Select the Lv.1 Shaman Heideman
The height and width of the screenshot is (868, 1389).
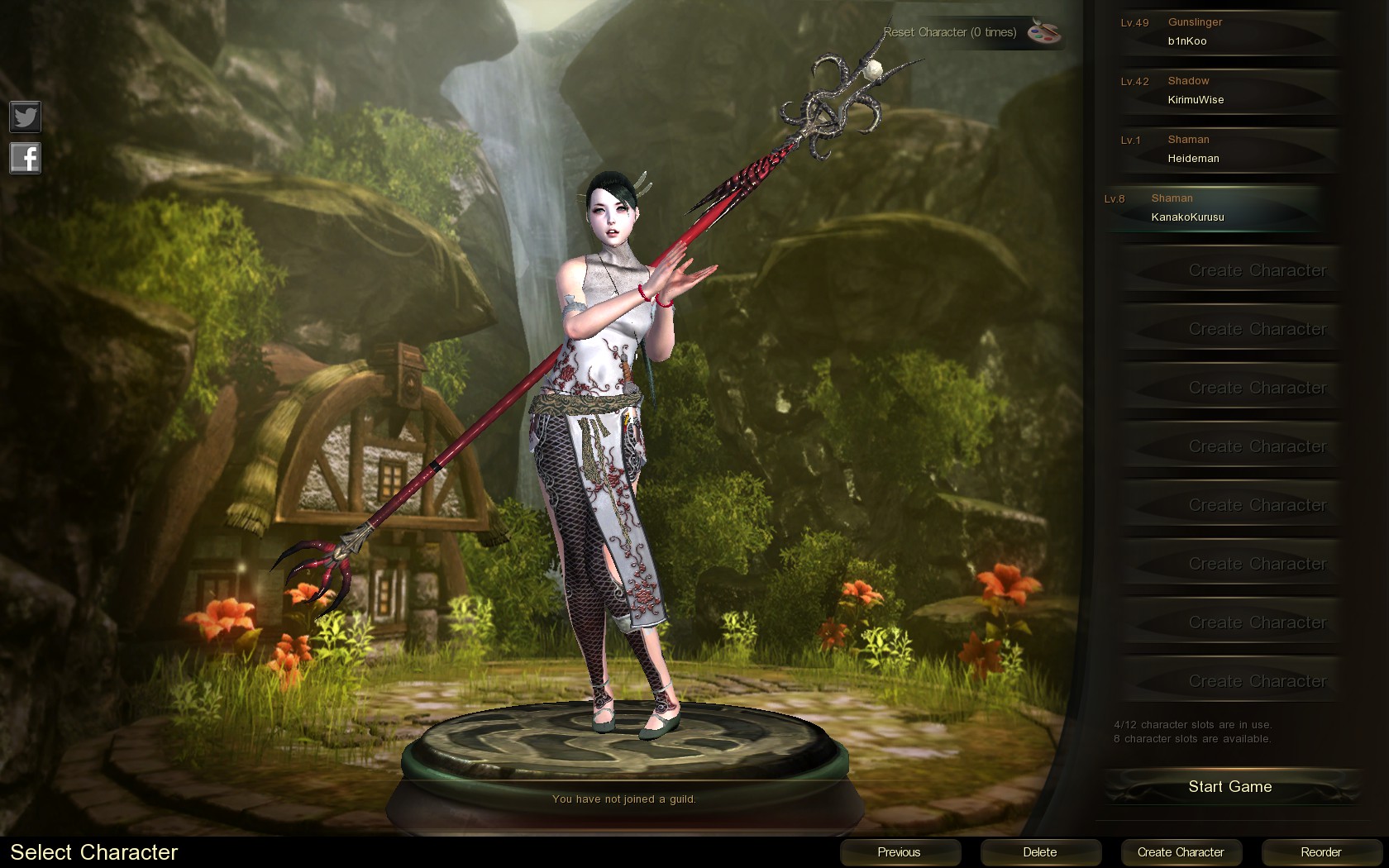1229,150
